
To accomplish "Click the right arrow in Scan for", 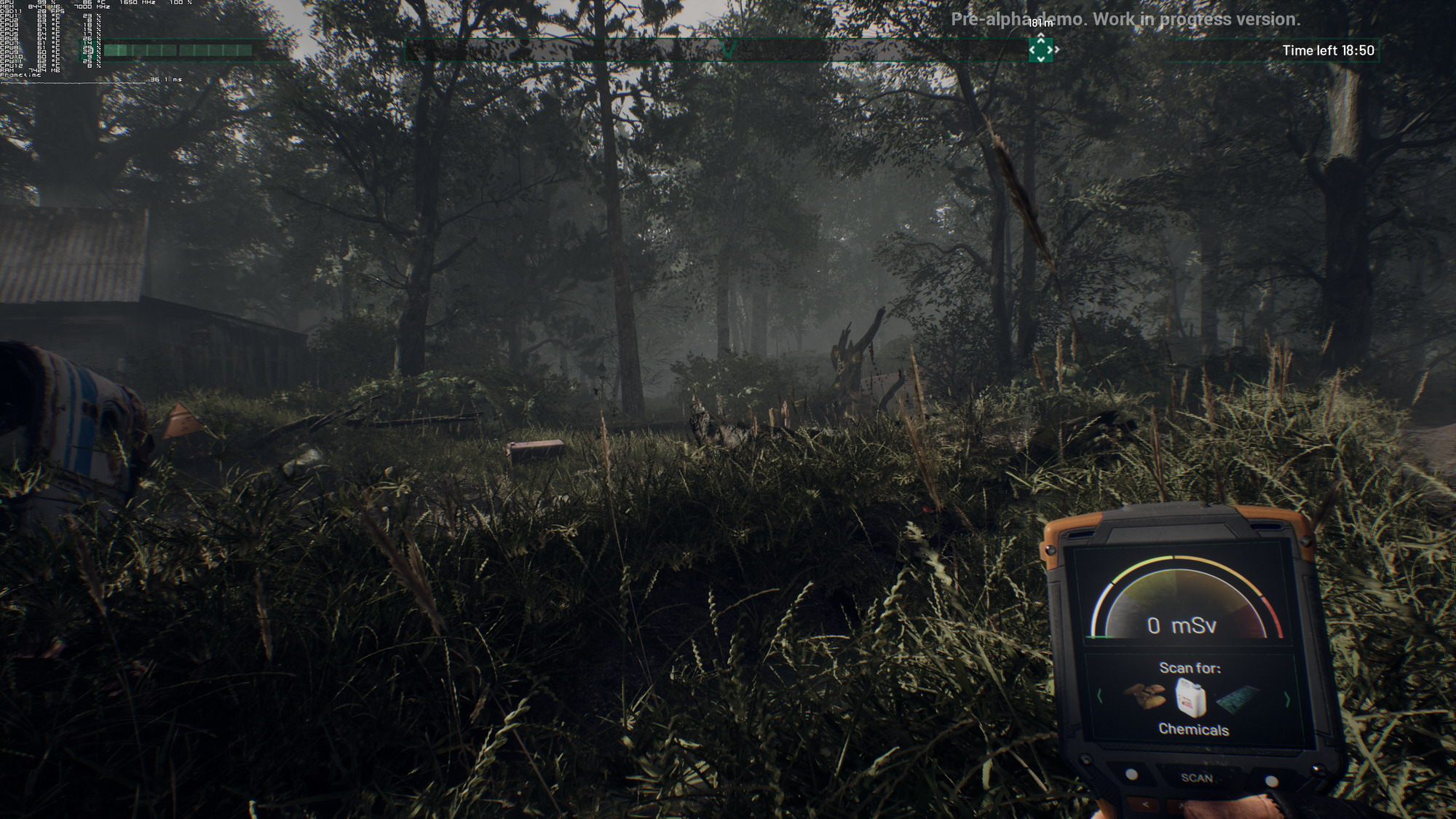I will coord(1287,700).
